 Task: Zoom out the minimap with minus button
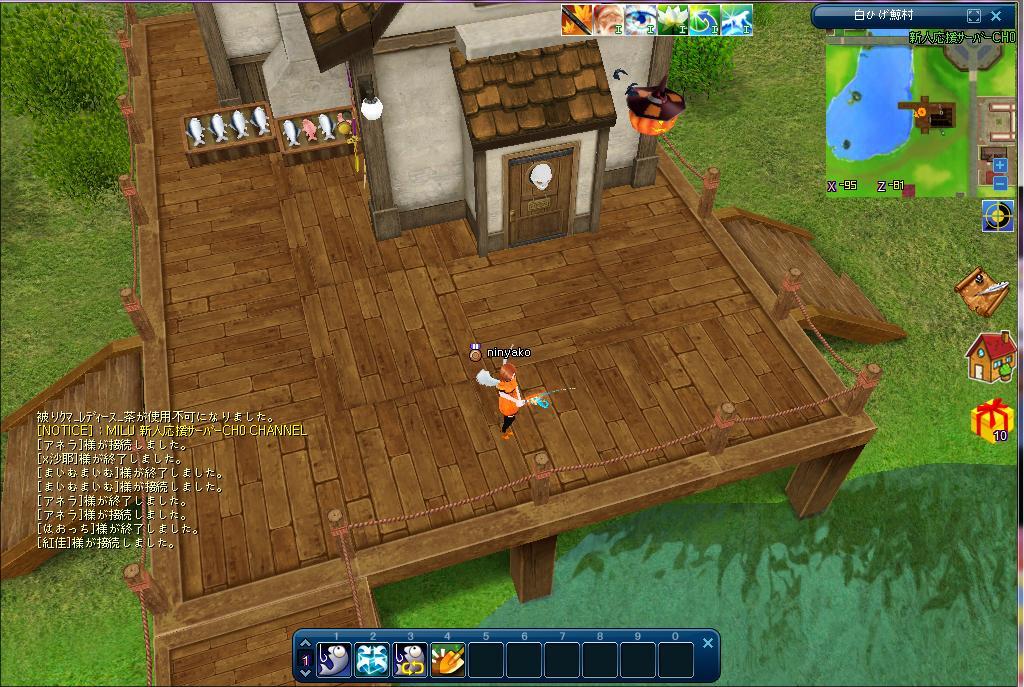tap(1000, 183)
